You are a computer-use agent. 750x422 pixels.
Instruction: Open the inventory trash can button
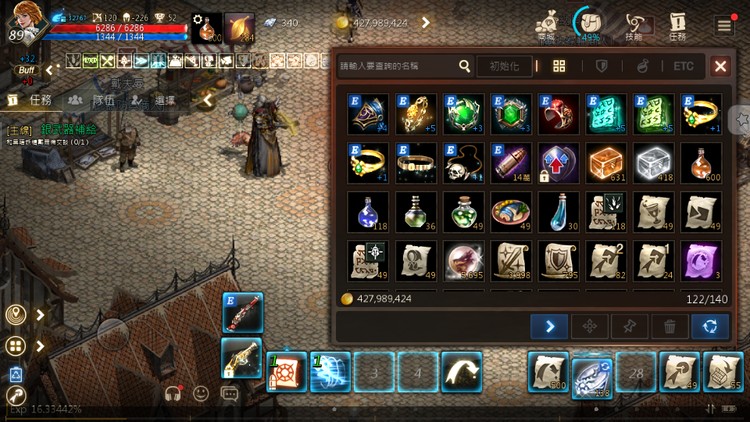coord(669,326)
